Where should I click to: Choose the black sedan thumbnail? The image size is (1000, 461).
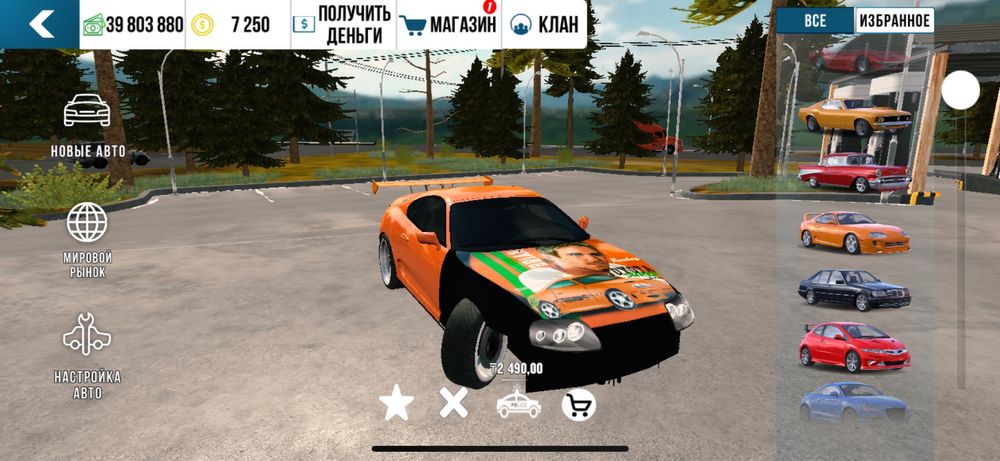click(x=854, y=289)
